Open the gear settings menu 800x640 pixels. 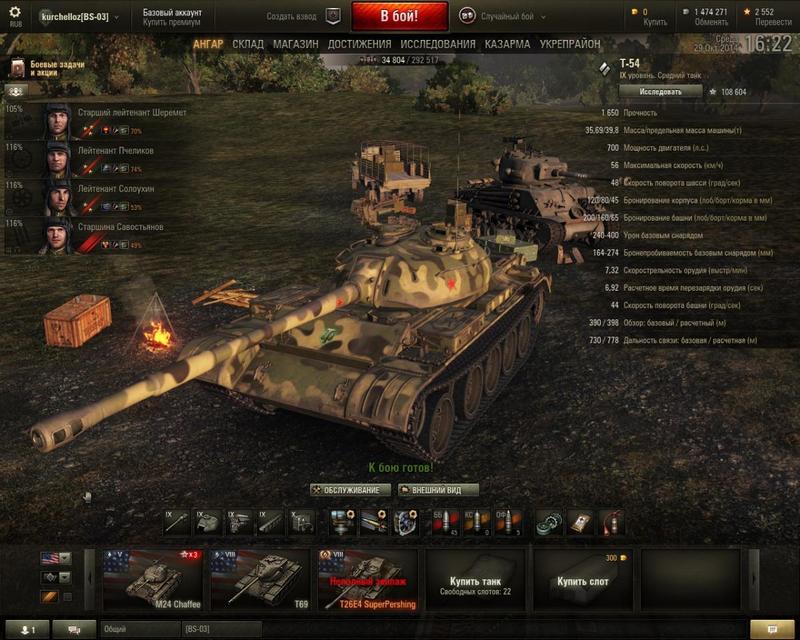(x=15, y=13)
